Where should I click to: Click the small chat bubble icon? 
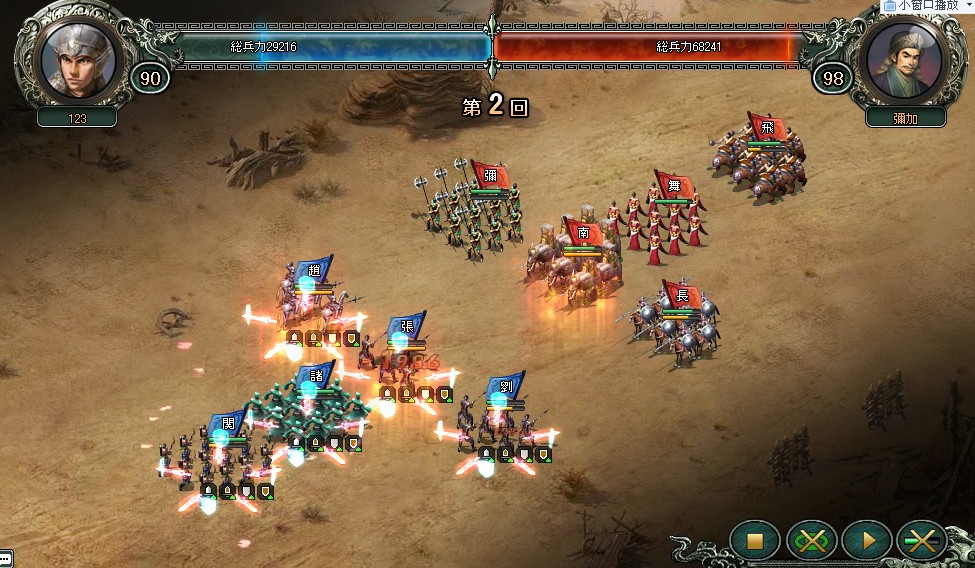(6, 558)
